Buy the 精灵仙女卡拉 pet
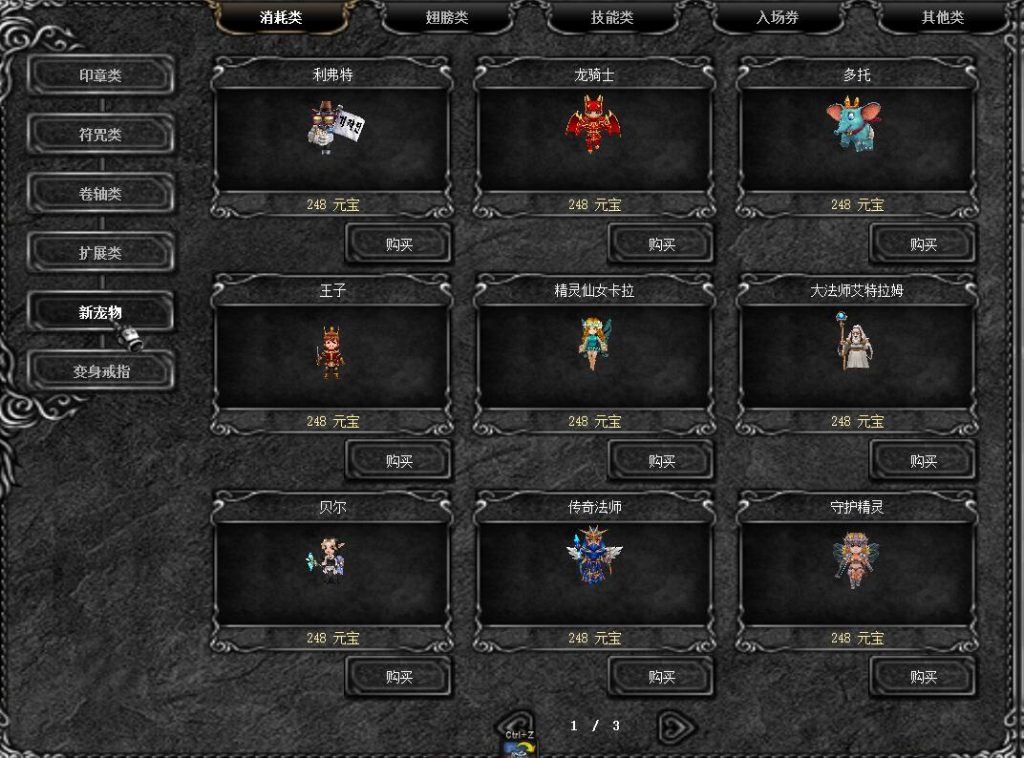This screenshot has width=1024, height=758. coord(661,461)
